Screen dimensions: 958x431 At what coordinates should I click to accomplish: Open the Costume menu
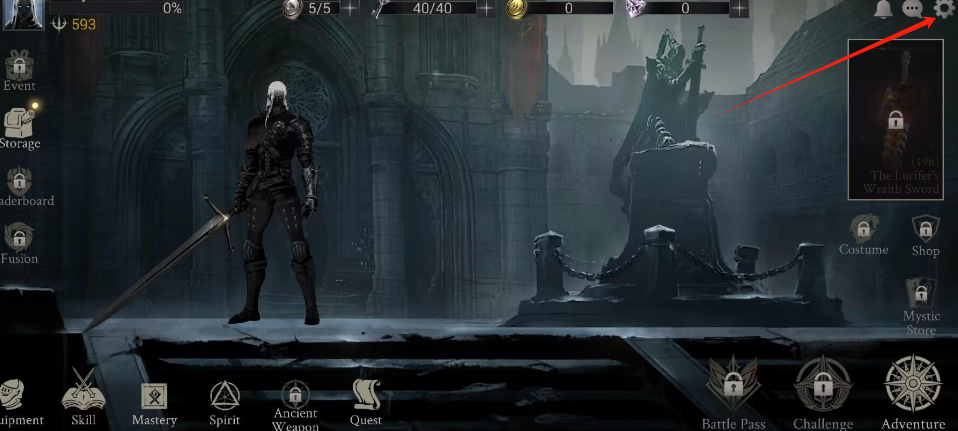coord(863,234)
